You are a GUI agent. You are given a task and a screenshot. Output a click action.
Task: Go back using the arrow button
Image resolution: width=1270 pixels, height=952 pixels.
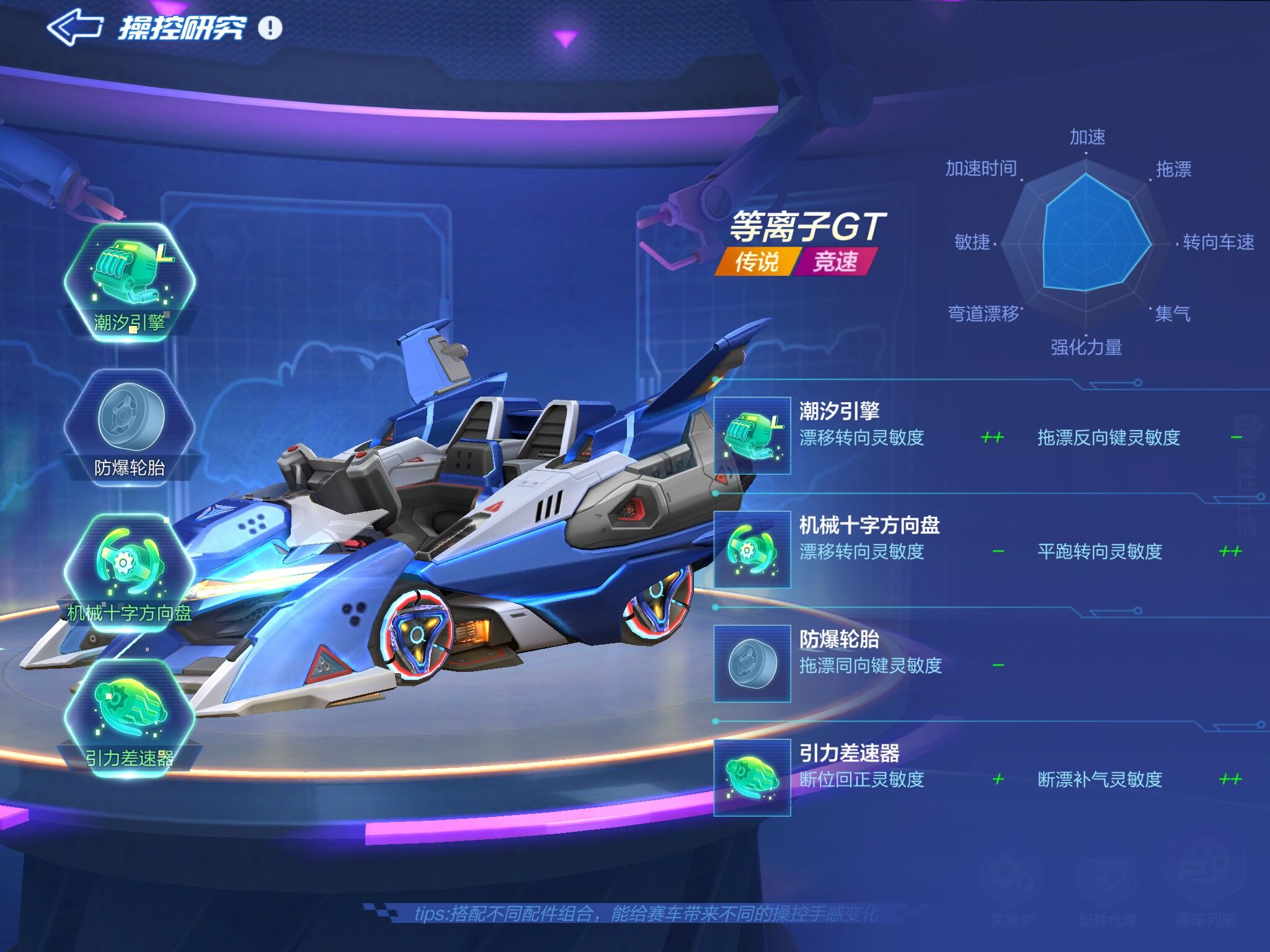75,28
